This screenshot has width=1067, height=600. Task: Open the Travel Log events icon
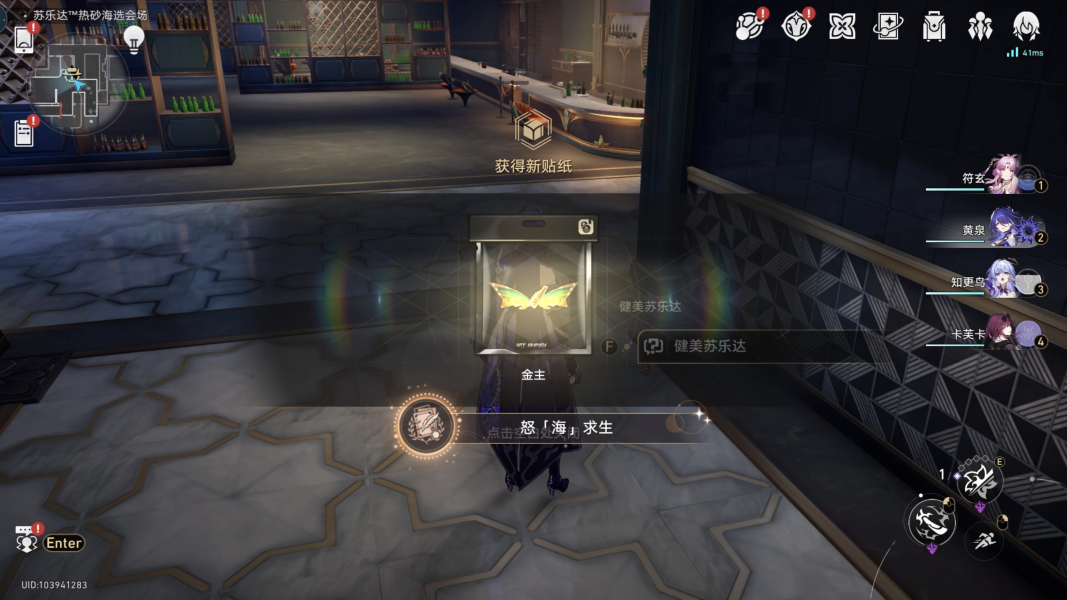pos(749,26)
